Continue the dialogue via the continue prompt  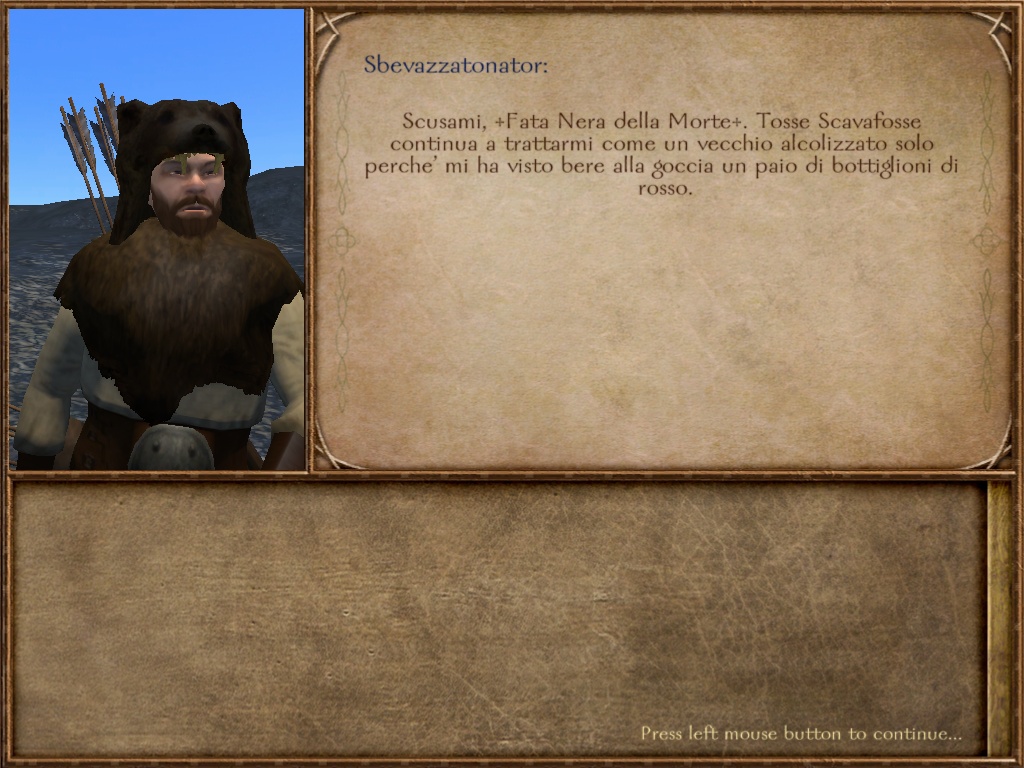(x=801, y=734)
